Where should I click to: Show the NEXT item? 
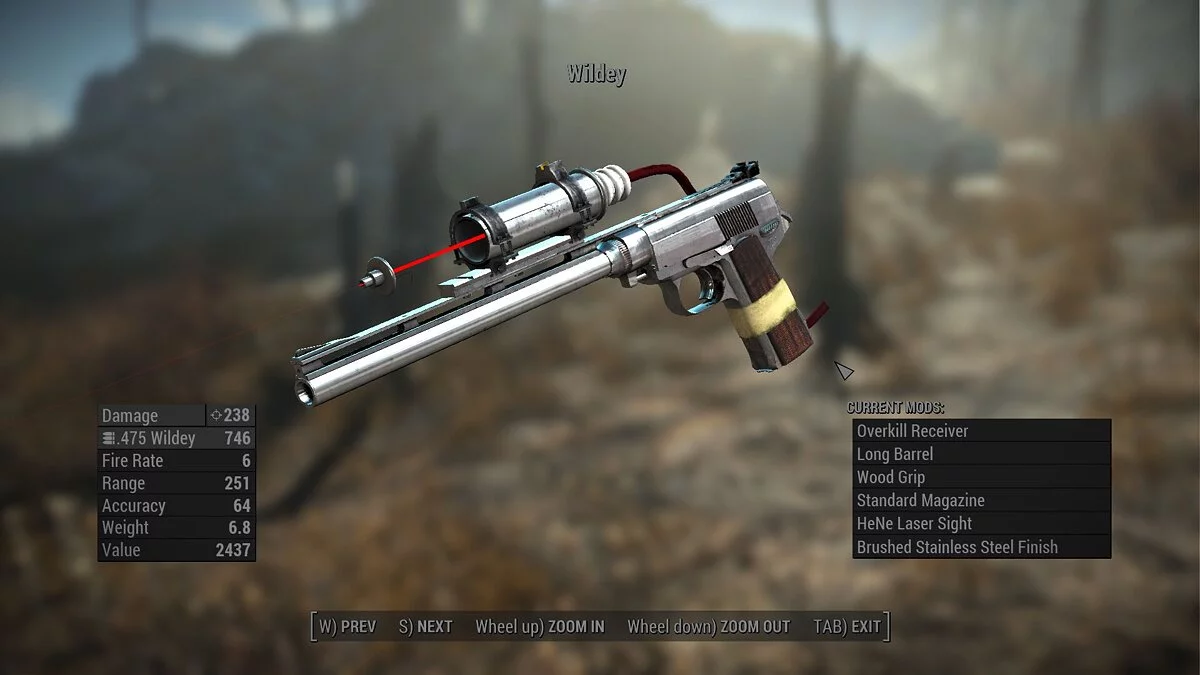coord(426,627)
